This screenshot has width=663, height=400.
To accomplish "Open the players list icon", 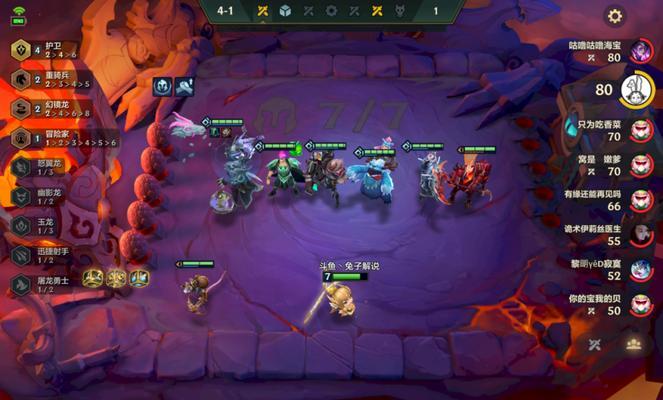I will pyautogui.click(x=633, y=343).
